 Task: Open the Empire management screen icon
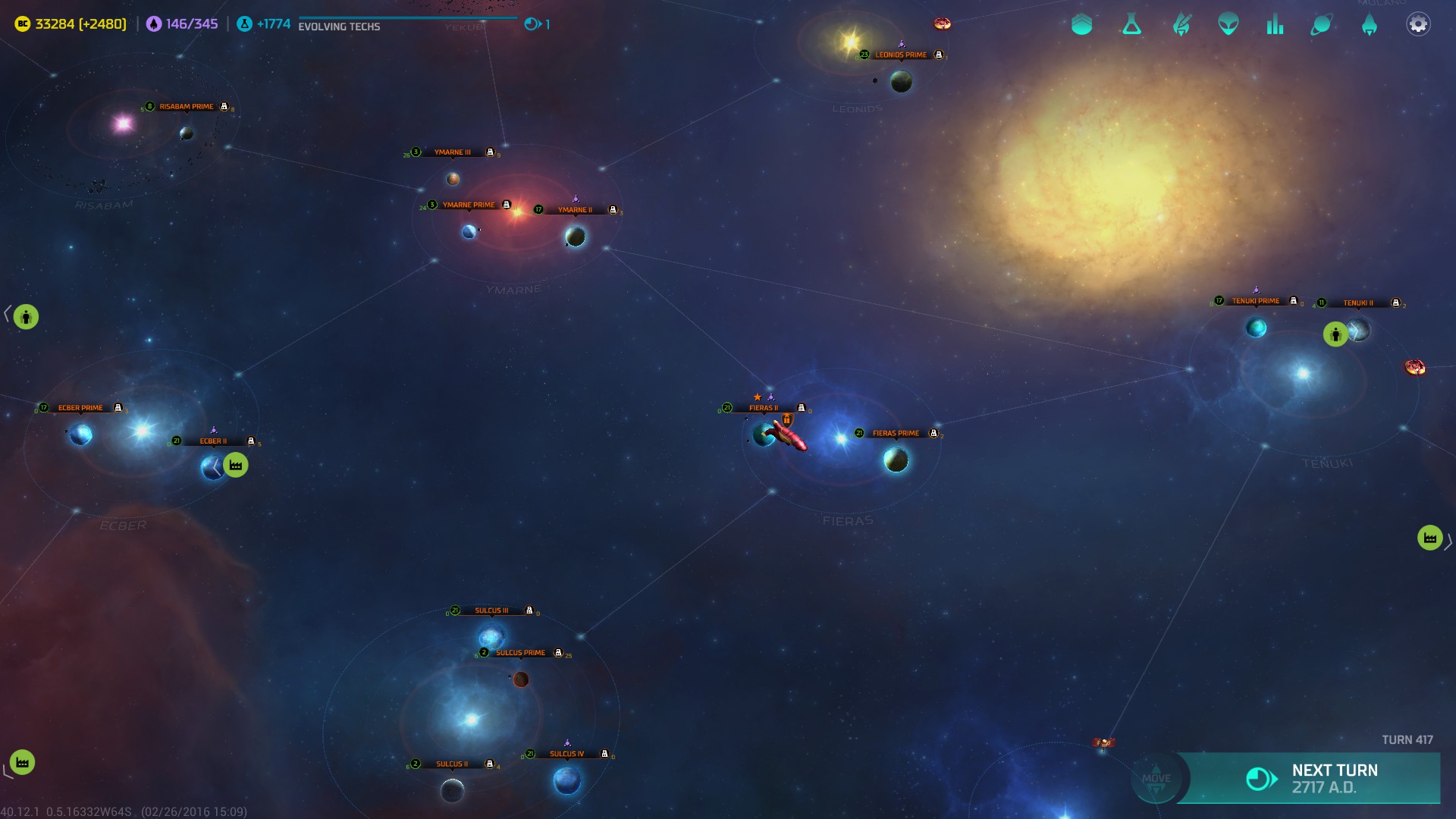click(1082, 25)
